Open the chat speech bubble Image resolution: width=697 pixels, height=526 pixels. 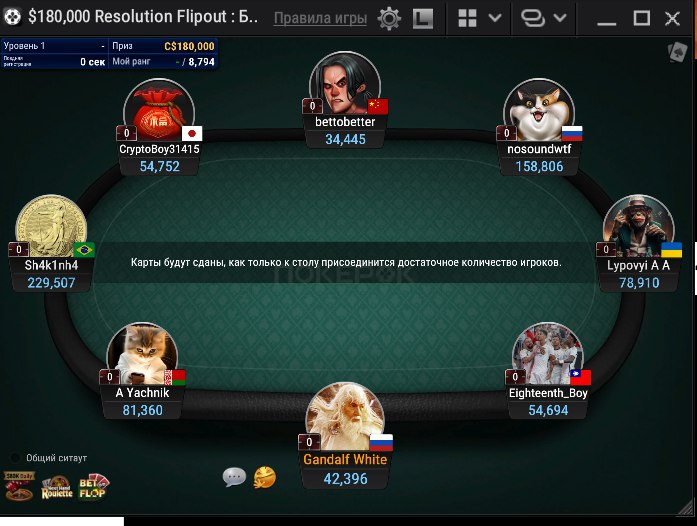click(234, 477)
